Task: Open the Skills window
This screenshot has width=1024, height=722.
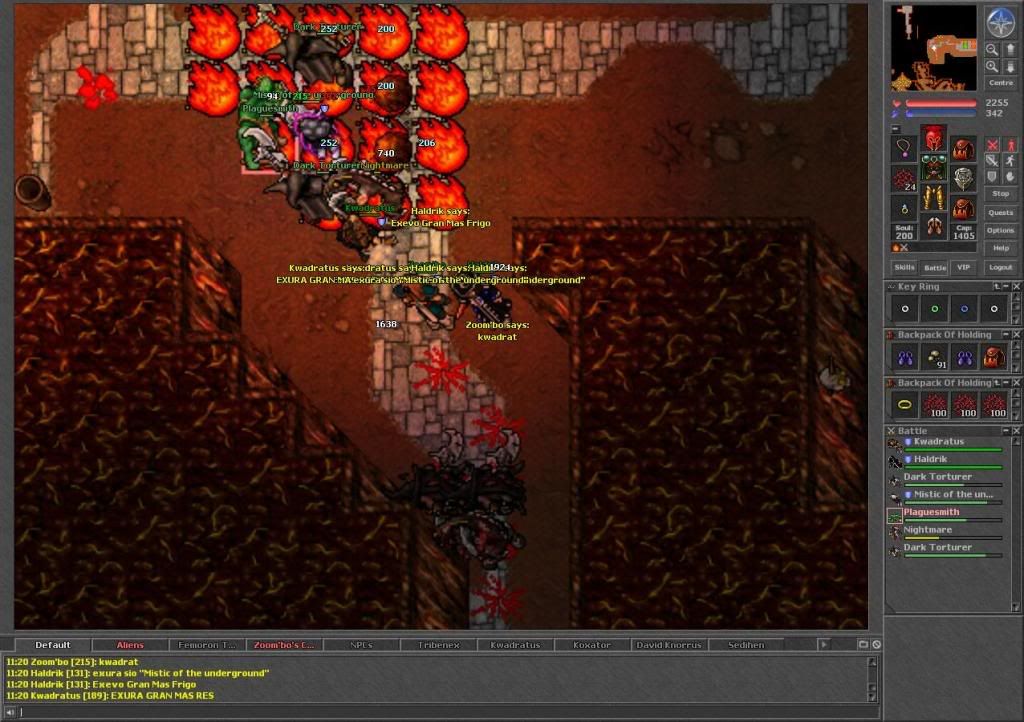Action: [x=904, y=268]
